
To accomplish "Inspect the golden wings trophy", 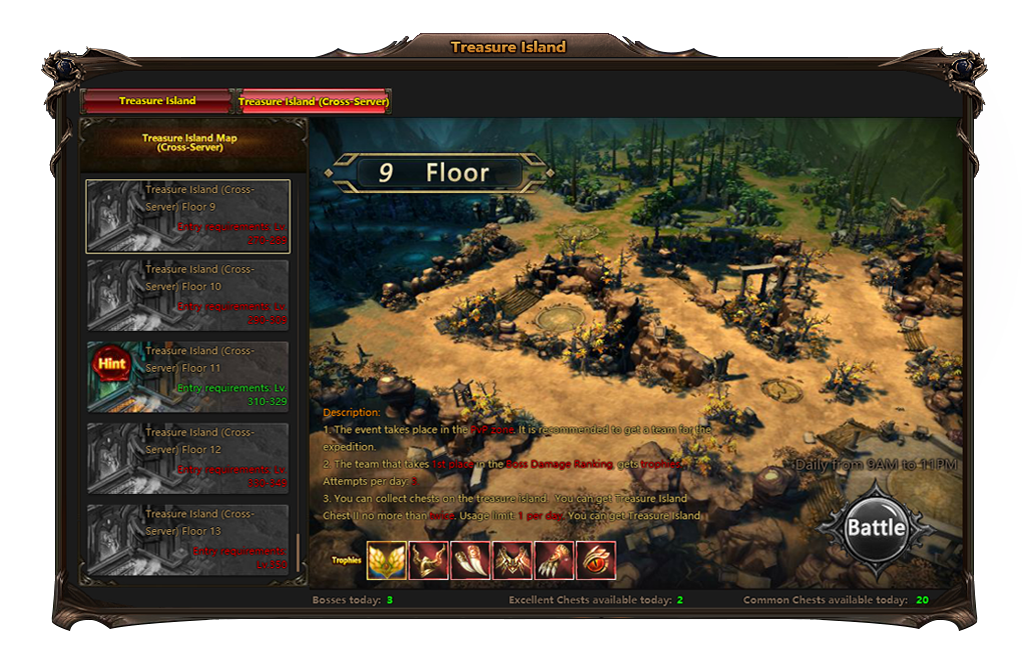I will [x=386, y=560].
